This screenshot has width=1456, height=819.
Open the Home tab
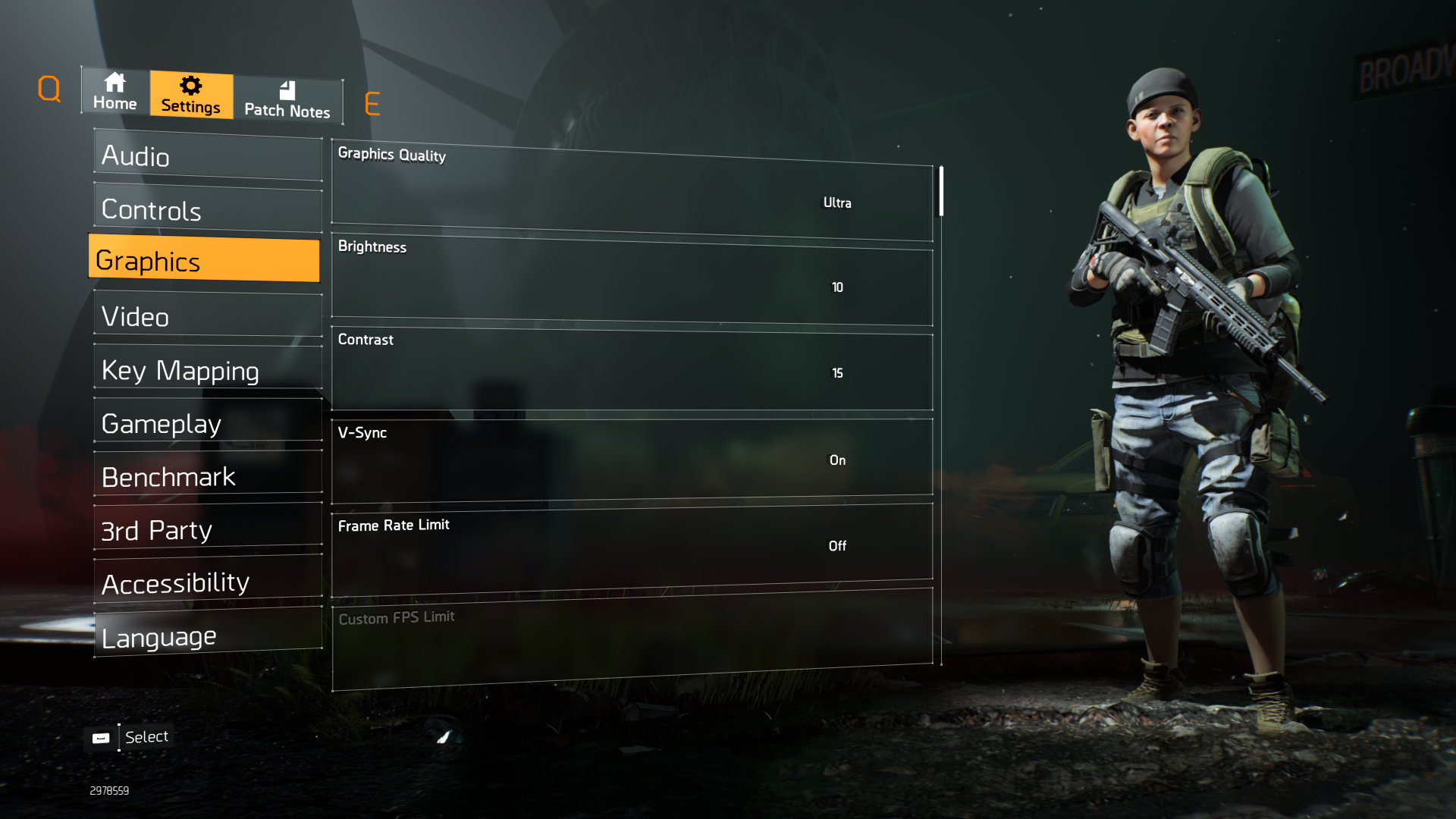[x=115, y=92]
